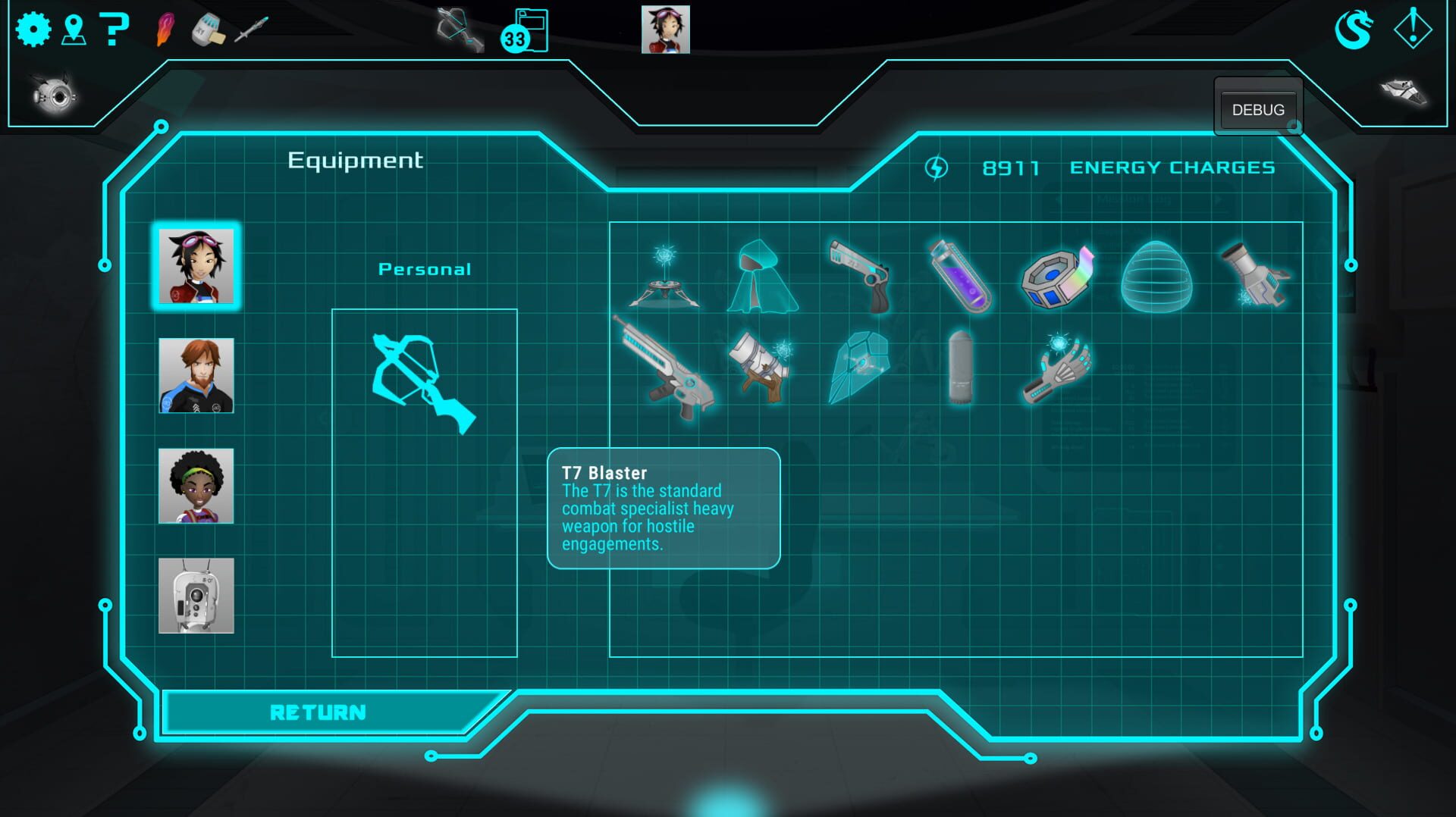This screenshot has height=817, width=1456.
Task: Open the DEBUG panel
Action: [1257, 110]
